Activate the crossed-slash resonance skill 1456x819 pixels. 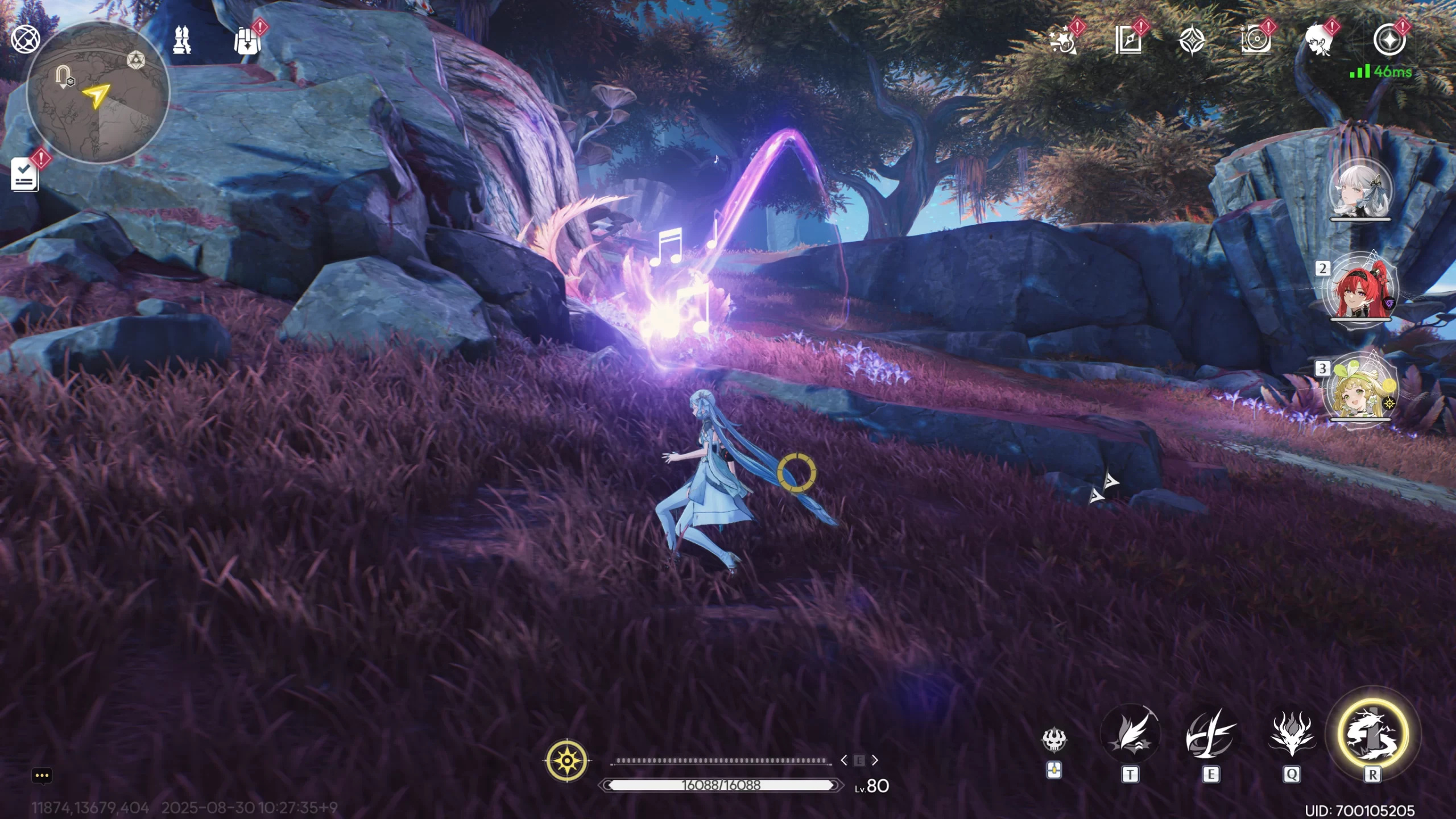(1210, 734)
